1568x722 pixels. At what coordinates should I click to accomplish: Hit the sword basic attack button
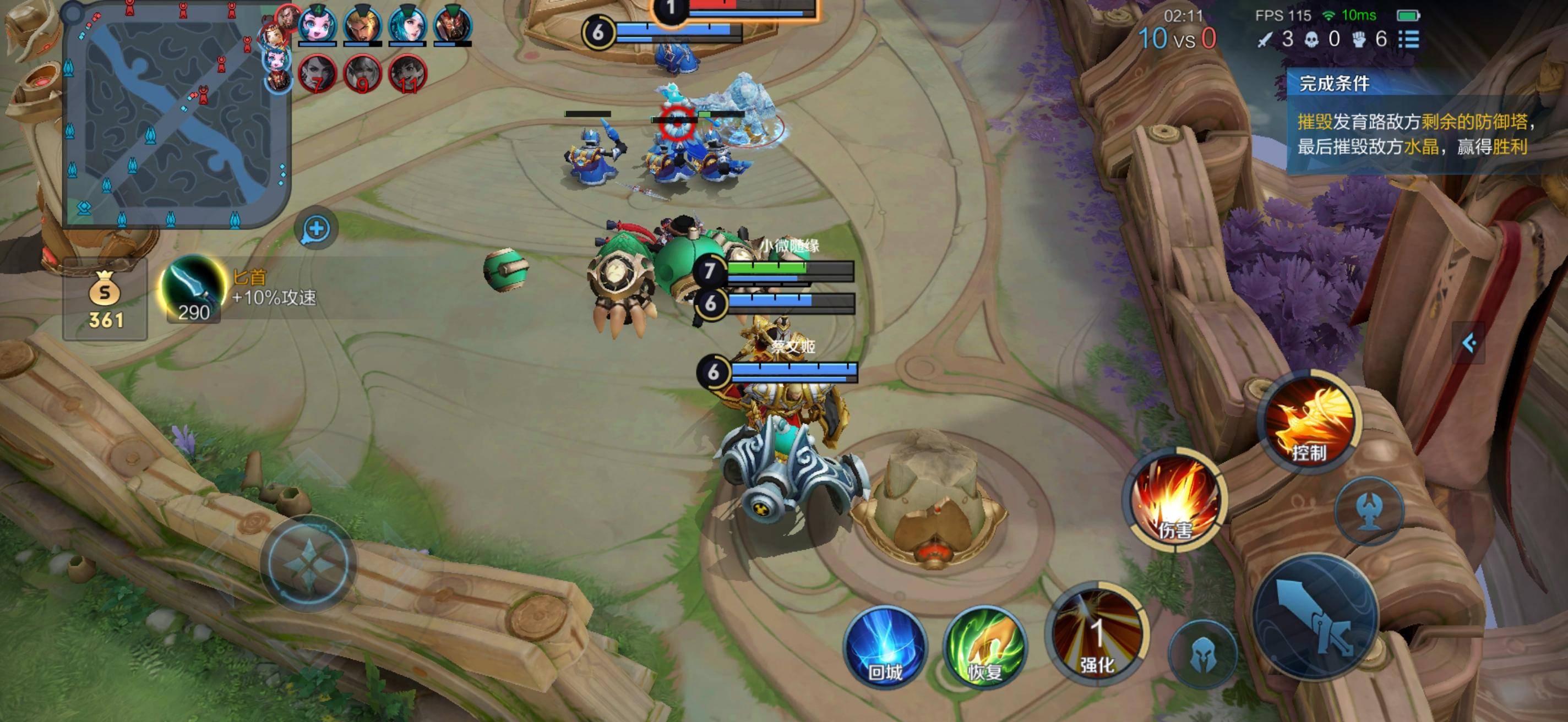click(1316, 617)
